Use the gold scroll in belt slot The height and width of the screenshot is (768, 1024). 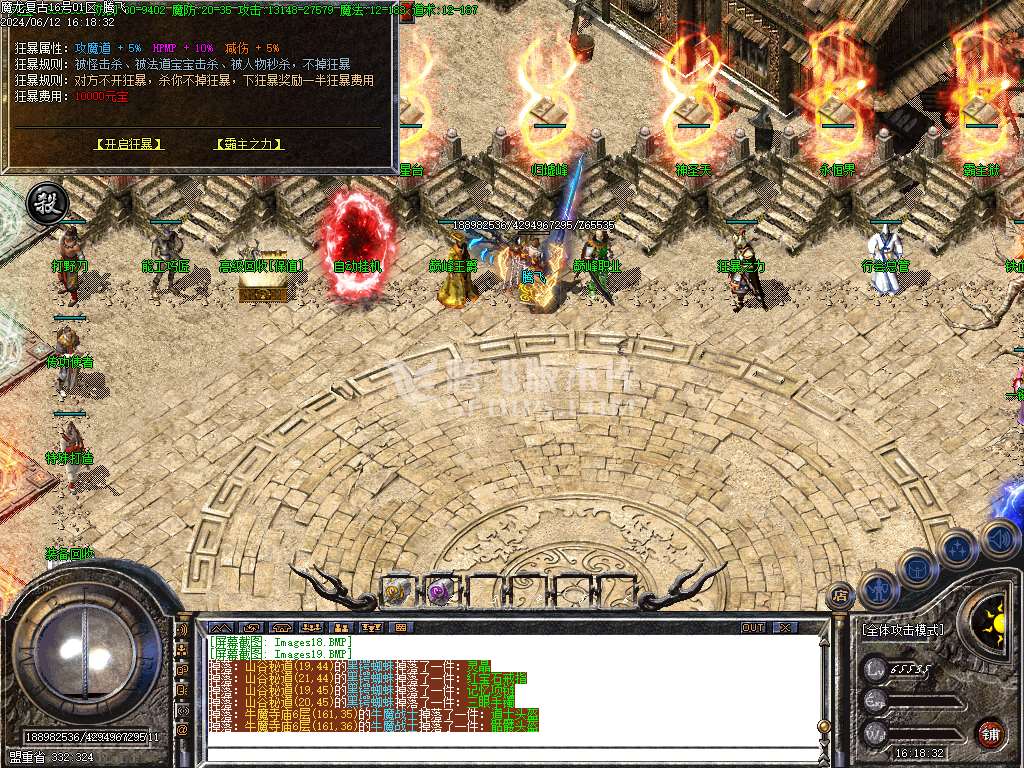click(x=396, y=591)
